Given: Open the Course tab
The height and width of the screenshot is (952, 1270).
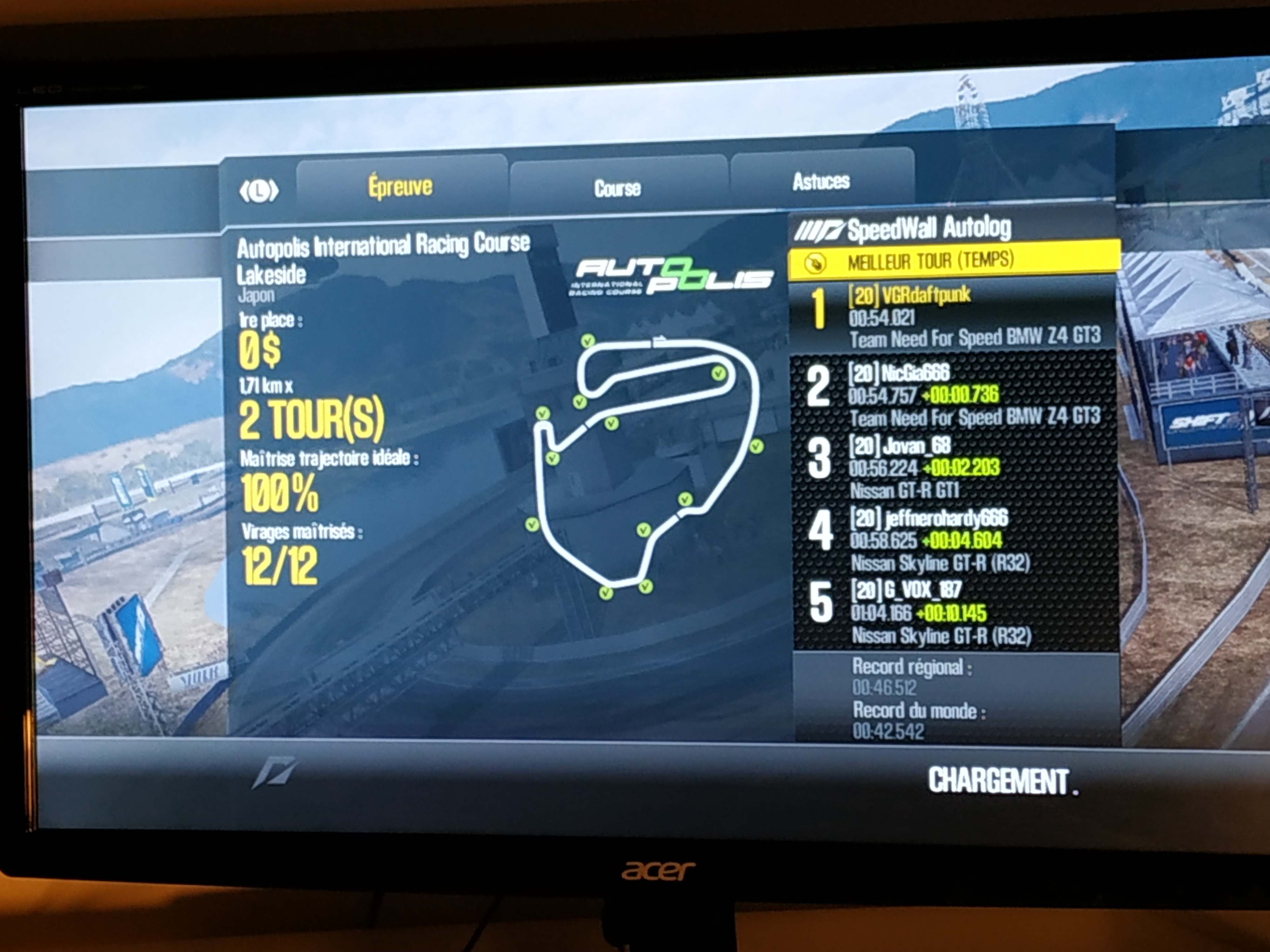Looking at the screenshot, I should tap(617, 188).
